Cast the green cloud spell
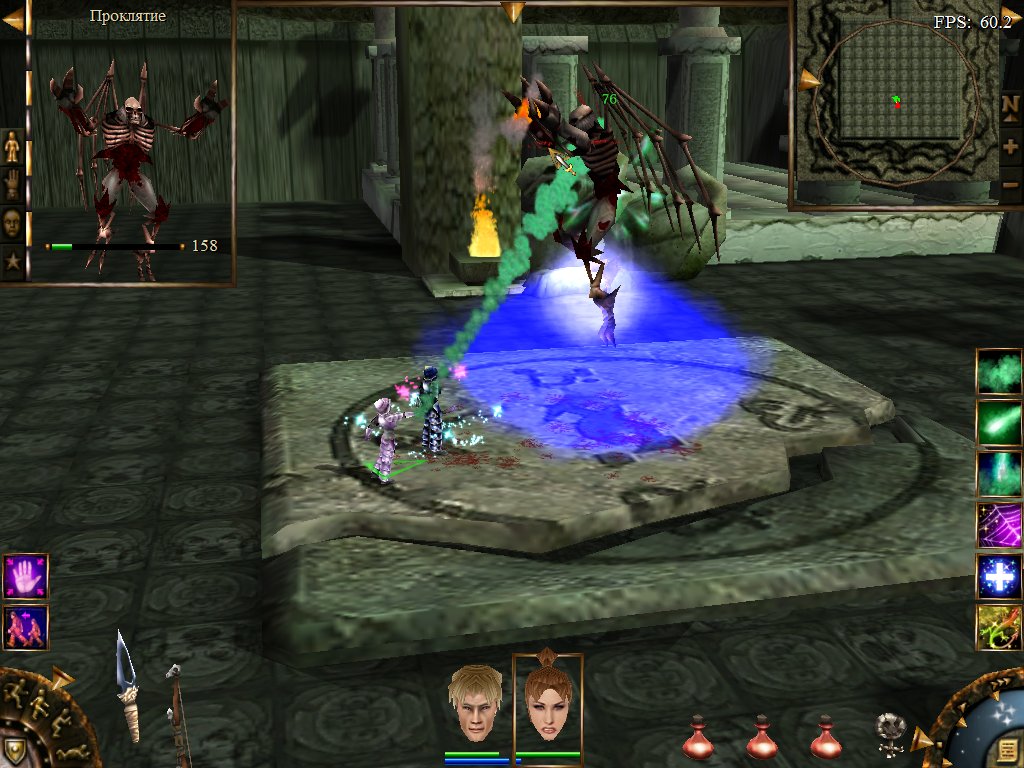The height and width of the screenshot is (768, 1024). pyautogui.click(x=999, y=371)
